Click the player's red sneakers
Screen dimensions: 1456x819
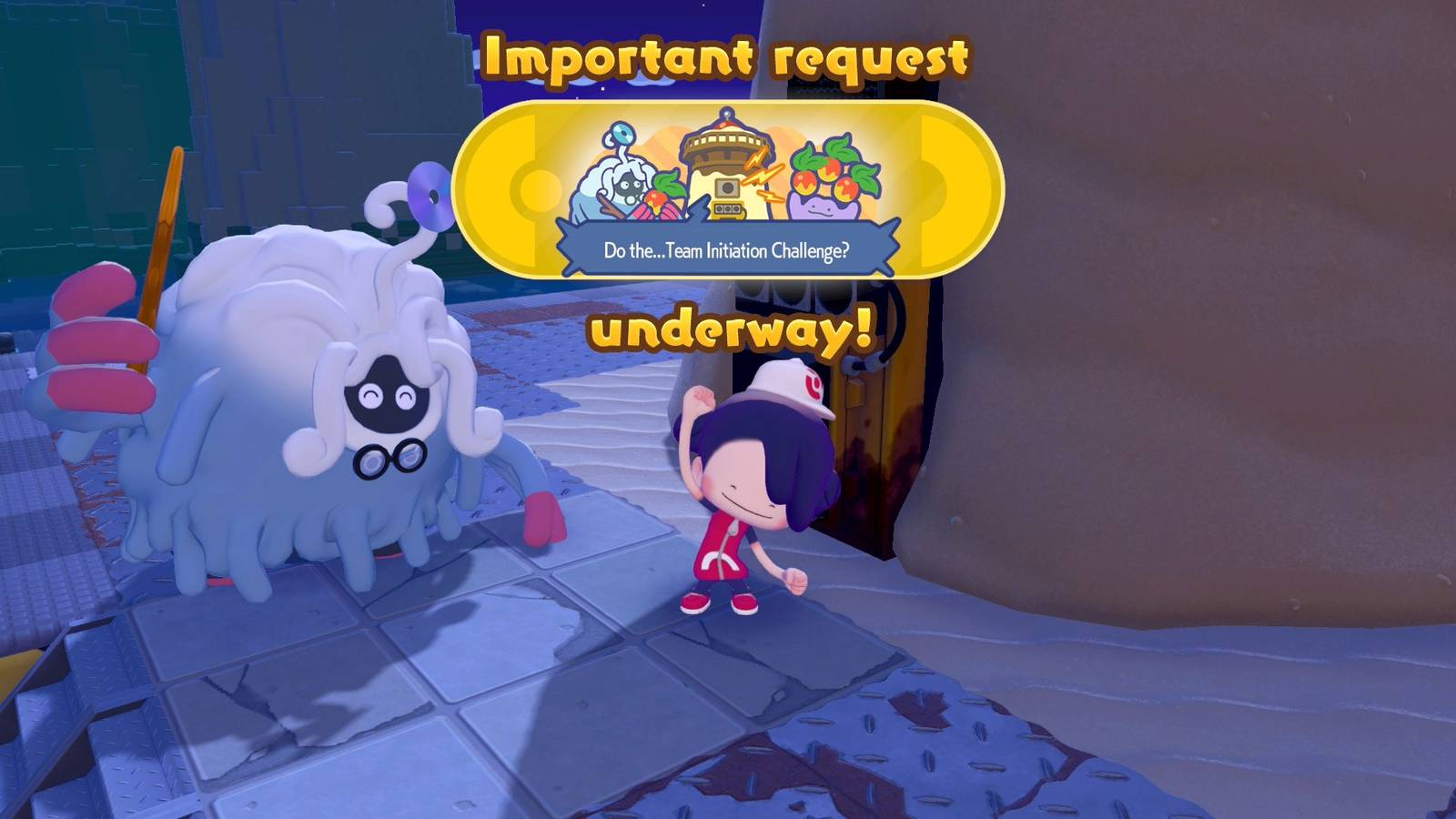pos(719,602)
